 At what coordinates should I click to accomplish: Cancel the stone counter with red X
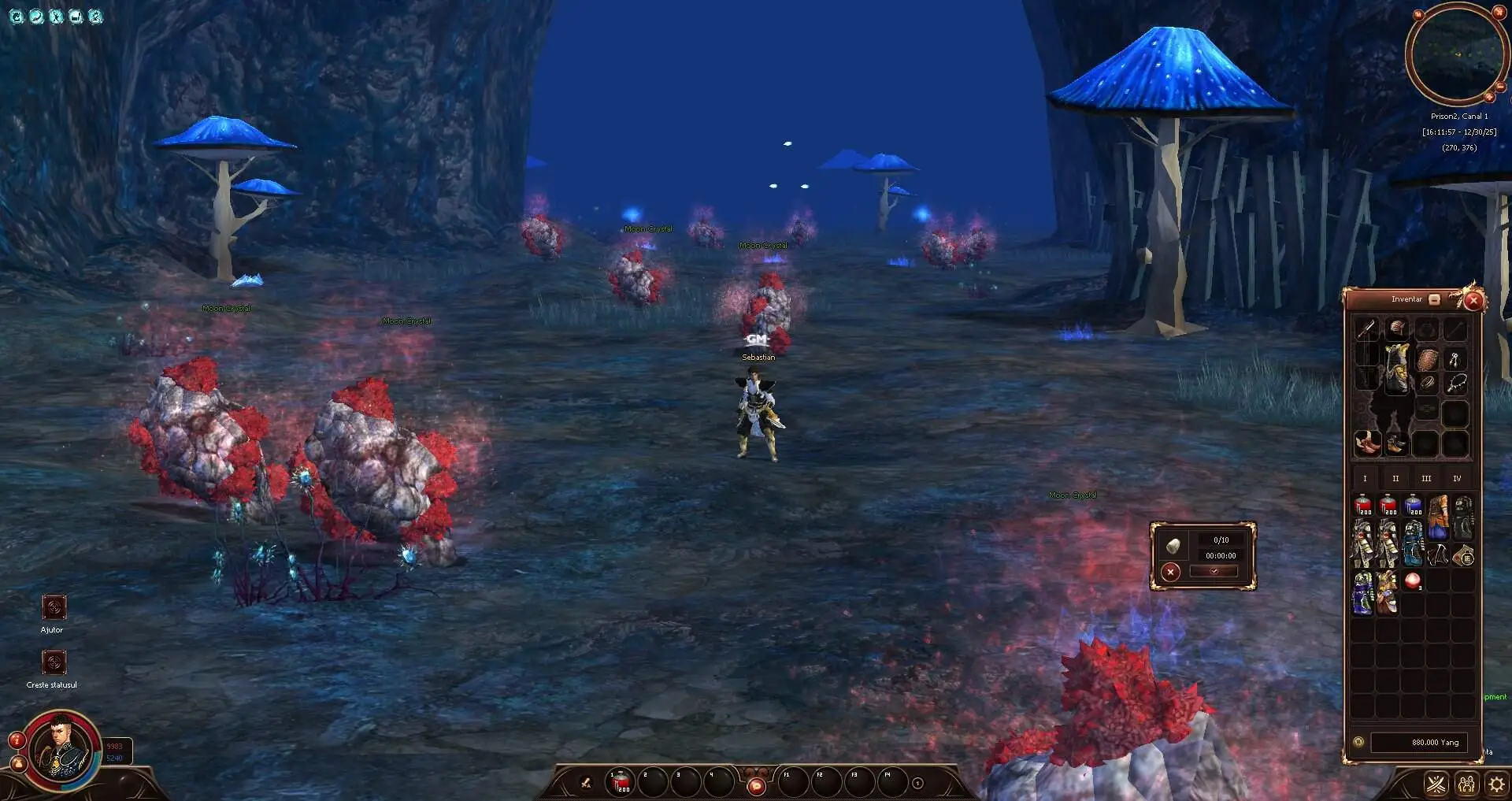(1171, 572)
